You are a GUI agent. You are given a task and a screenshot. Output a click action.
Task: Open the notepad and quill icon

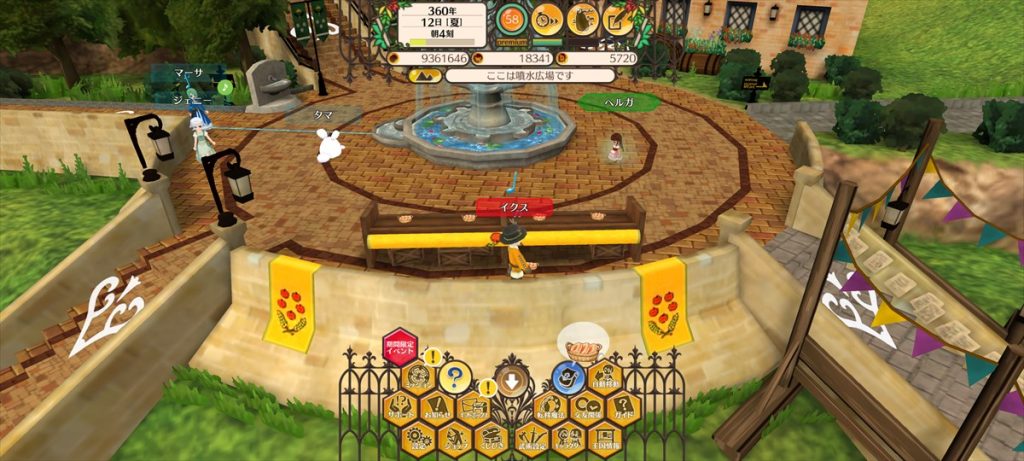coord(619,18)
